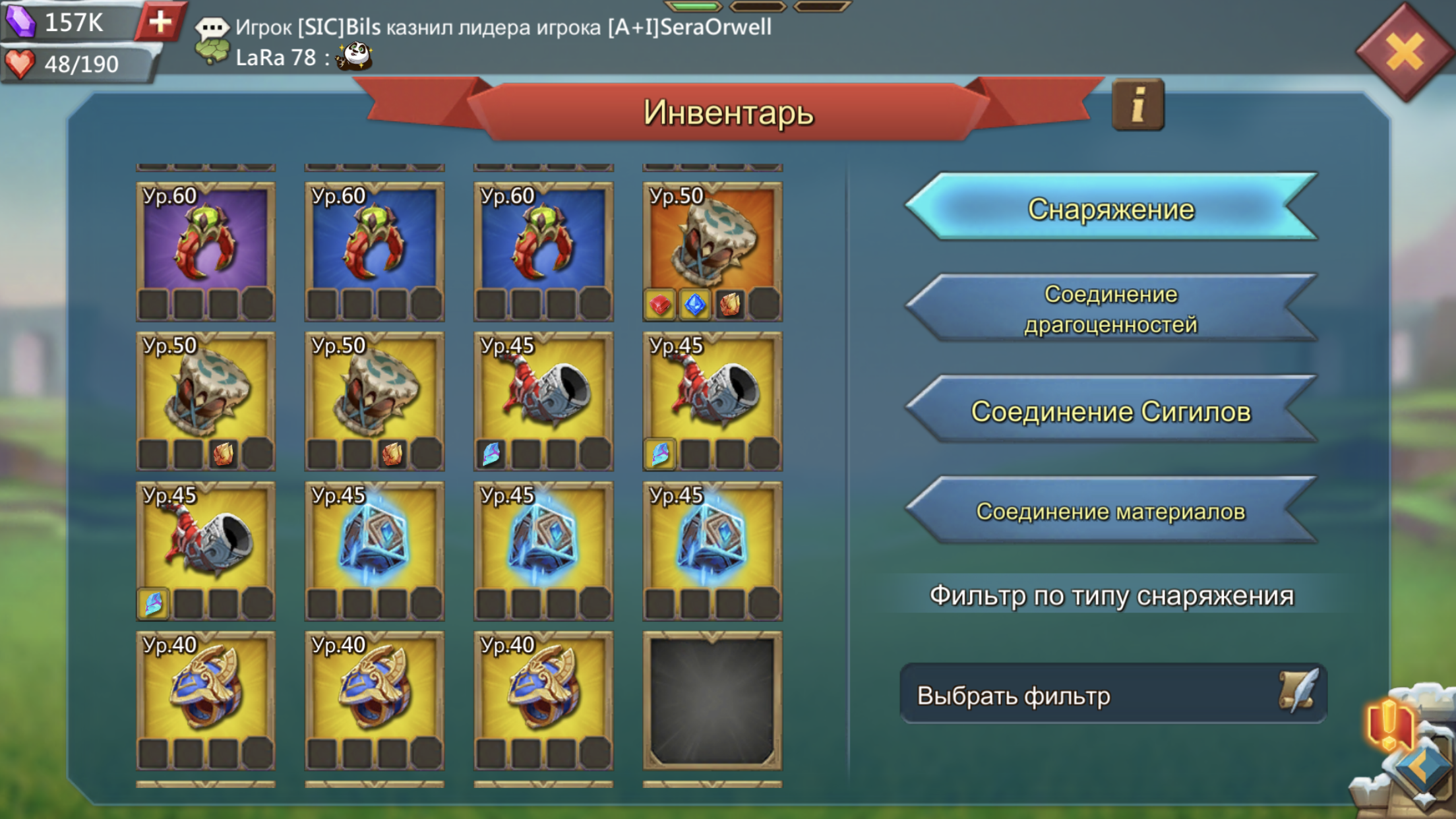Open the inventory info button

(x=1137, y=106)
